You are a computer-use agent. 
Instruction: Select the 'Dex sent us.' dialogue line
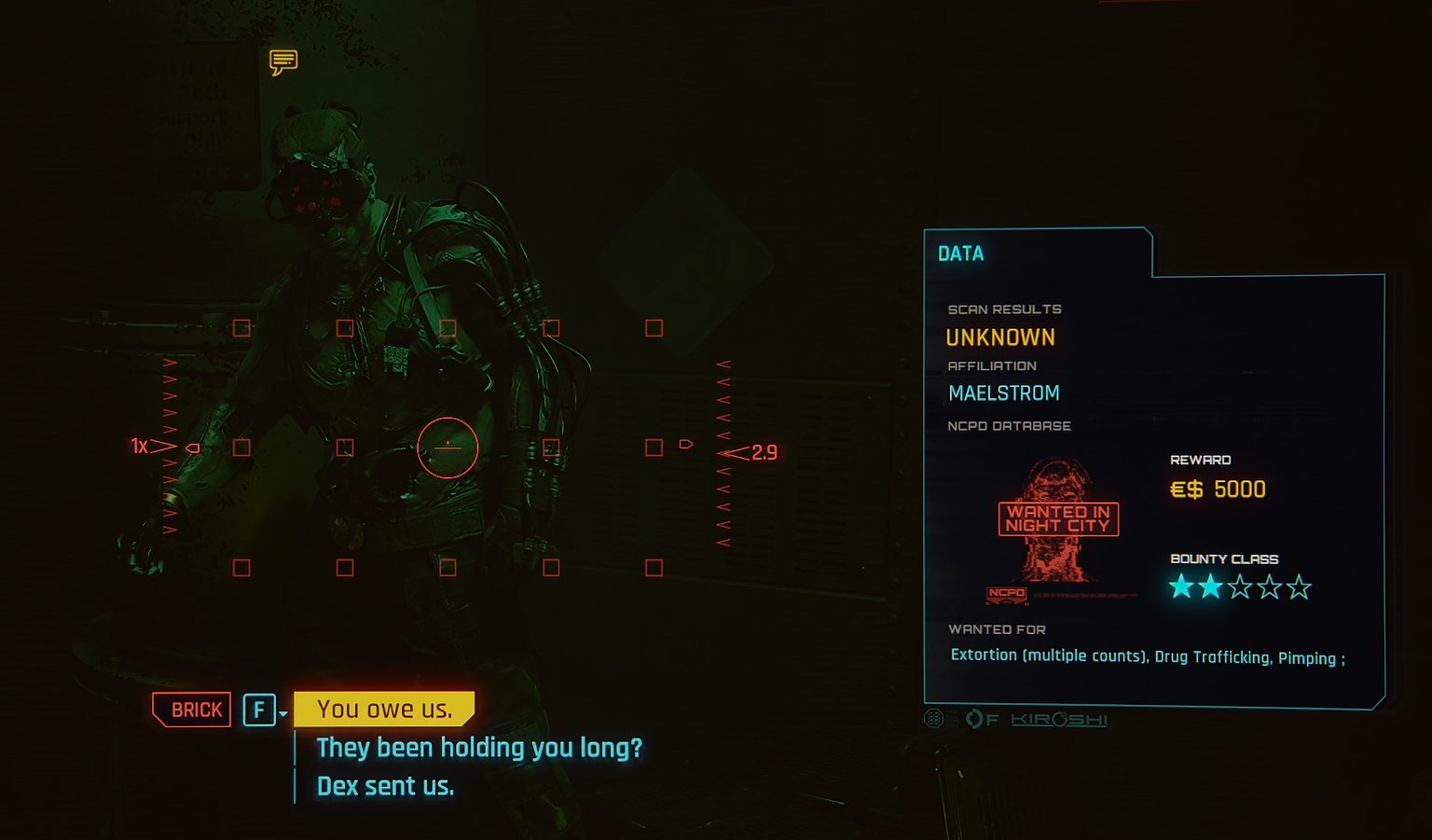click(x=384, y=786)
